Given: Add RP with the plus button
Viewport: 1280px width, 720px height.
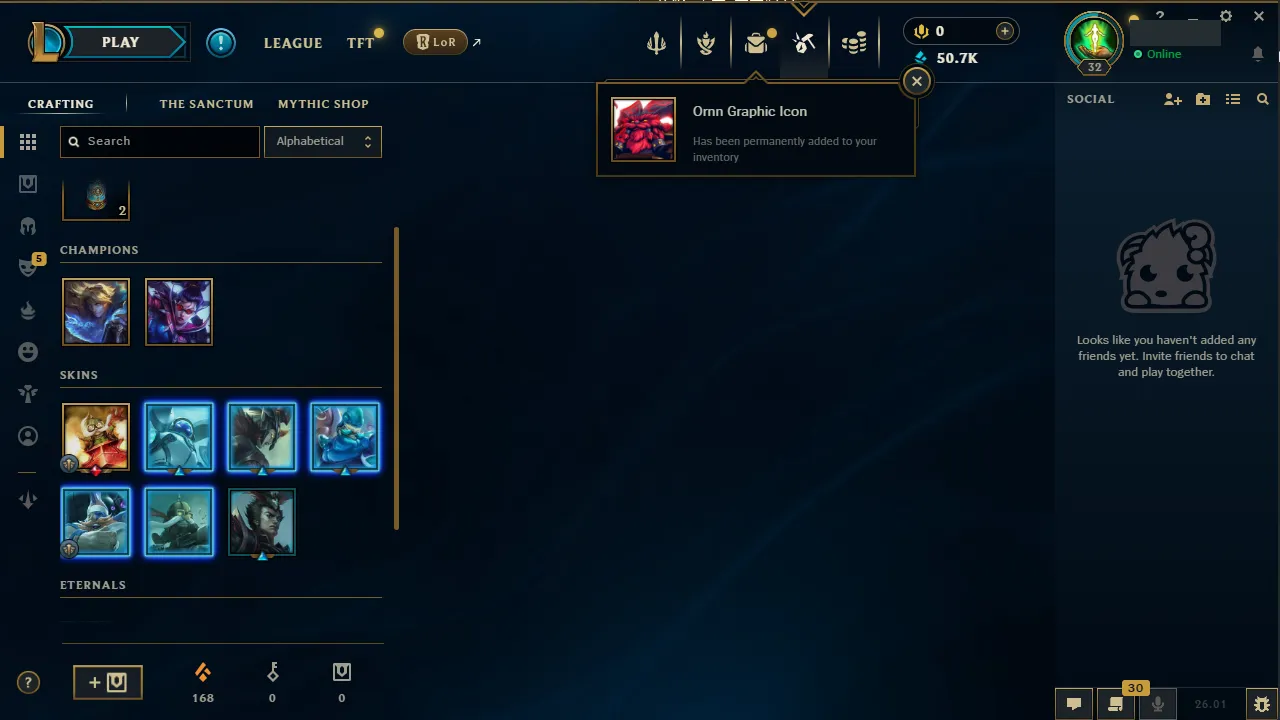Looking at the screenshot, I should pos(1004,31).
